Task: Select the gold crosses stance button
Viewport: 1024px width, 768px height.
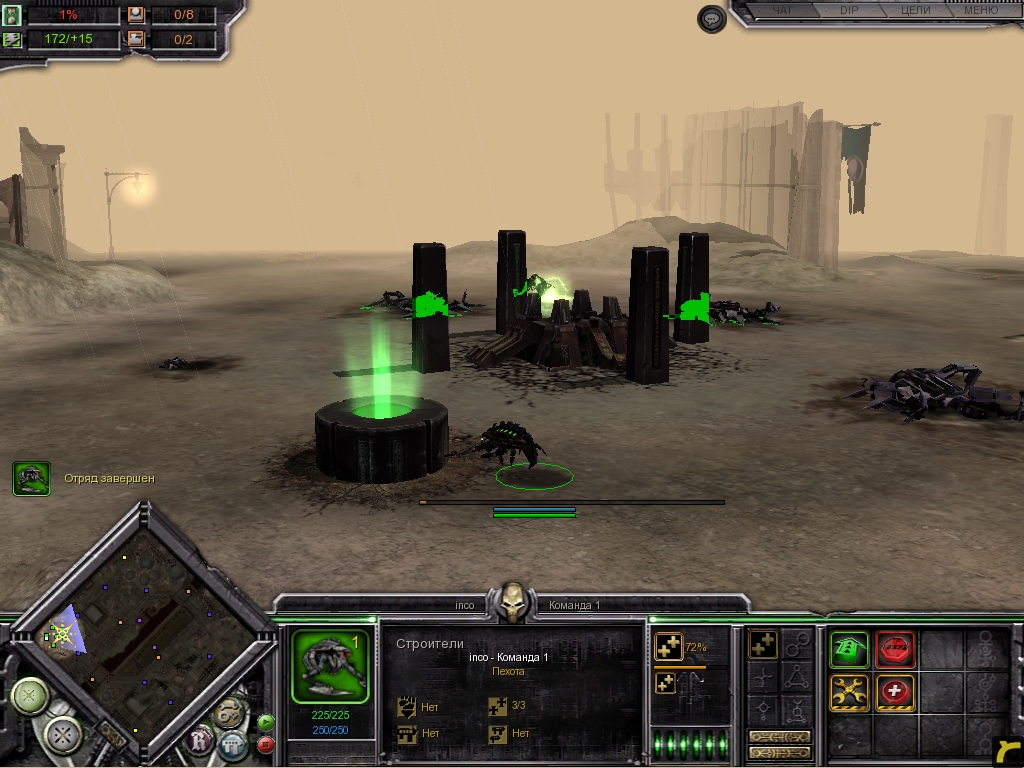Action: 764,645
